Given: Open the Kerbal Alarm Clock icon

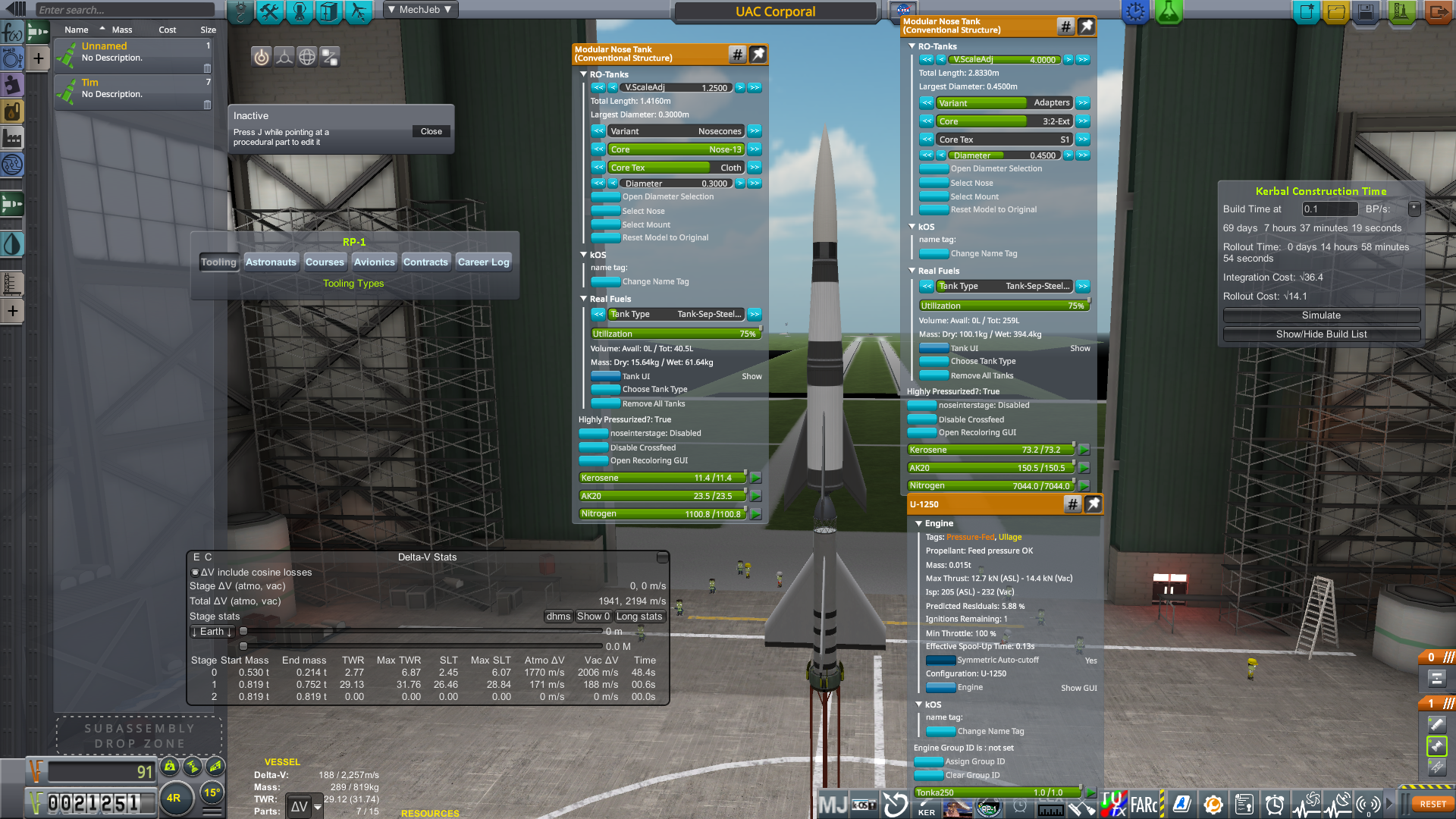Looking at the screenshot, I should [x=1274, y=805].
